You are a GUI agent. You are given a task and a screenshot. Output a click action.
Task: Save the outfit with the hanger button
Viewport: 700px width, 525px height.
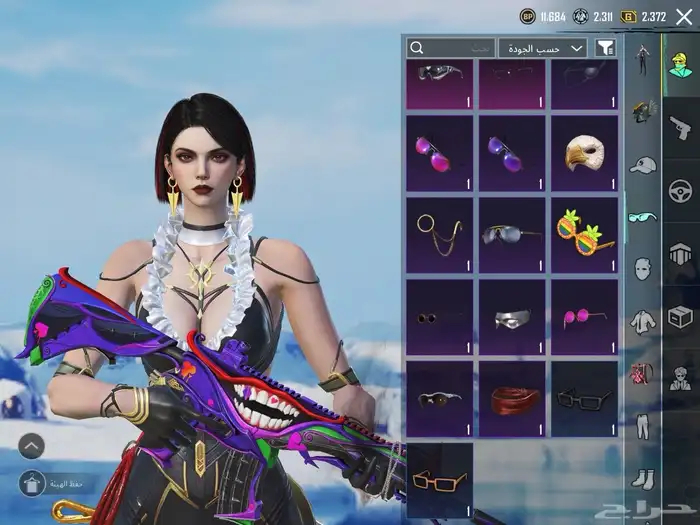point(31,484)
